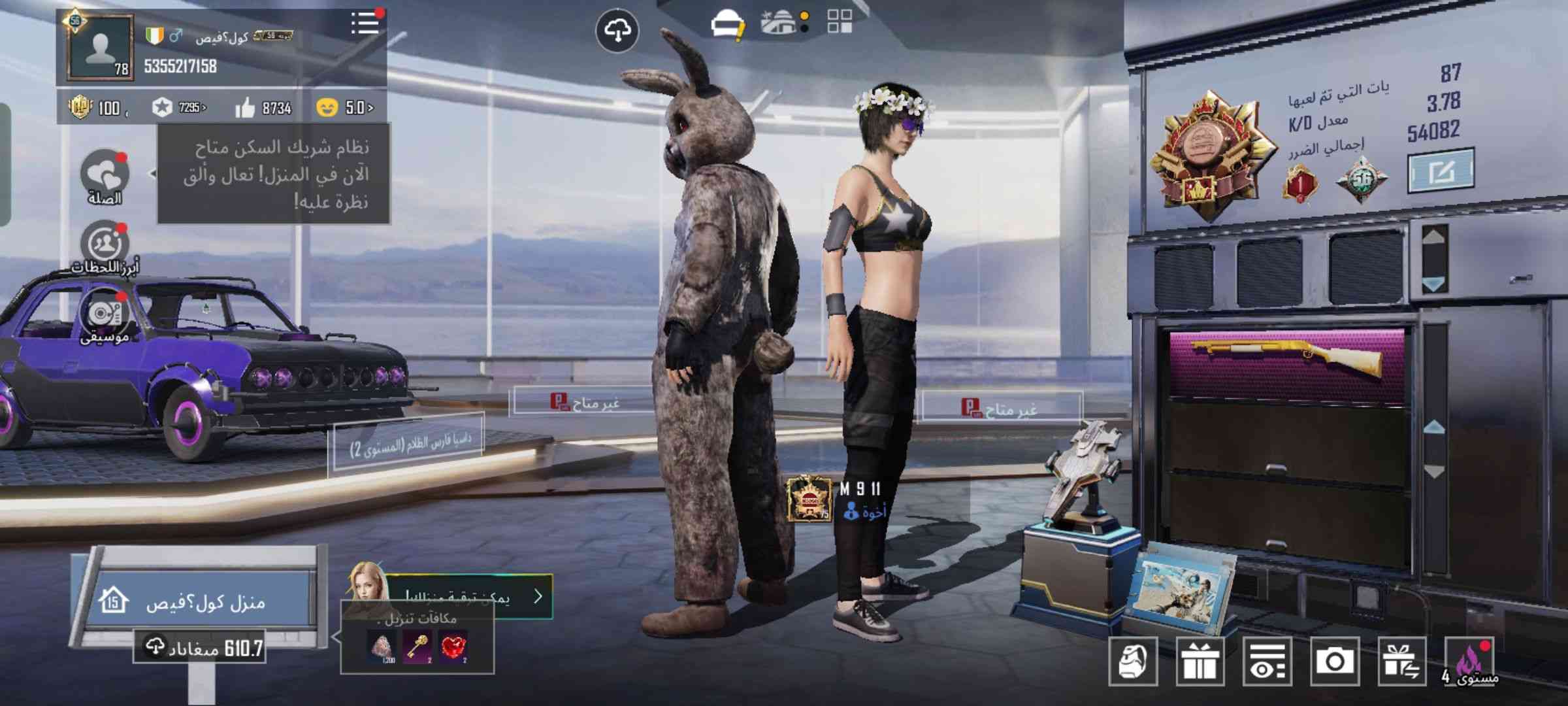Screen dimensions: 1568x706
Task: Open the gift exchange icon
Action: coord(1401,662)
